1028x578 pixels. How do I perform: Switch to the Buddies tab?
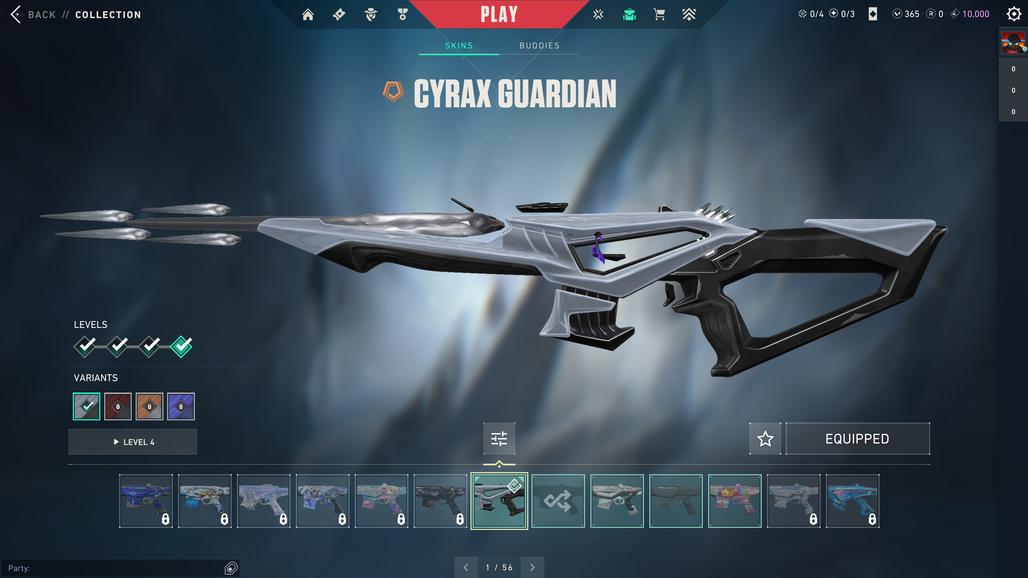539,46
